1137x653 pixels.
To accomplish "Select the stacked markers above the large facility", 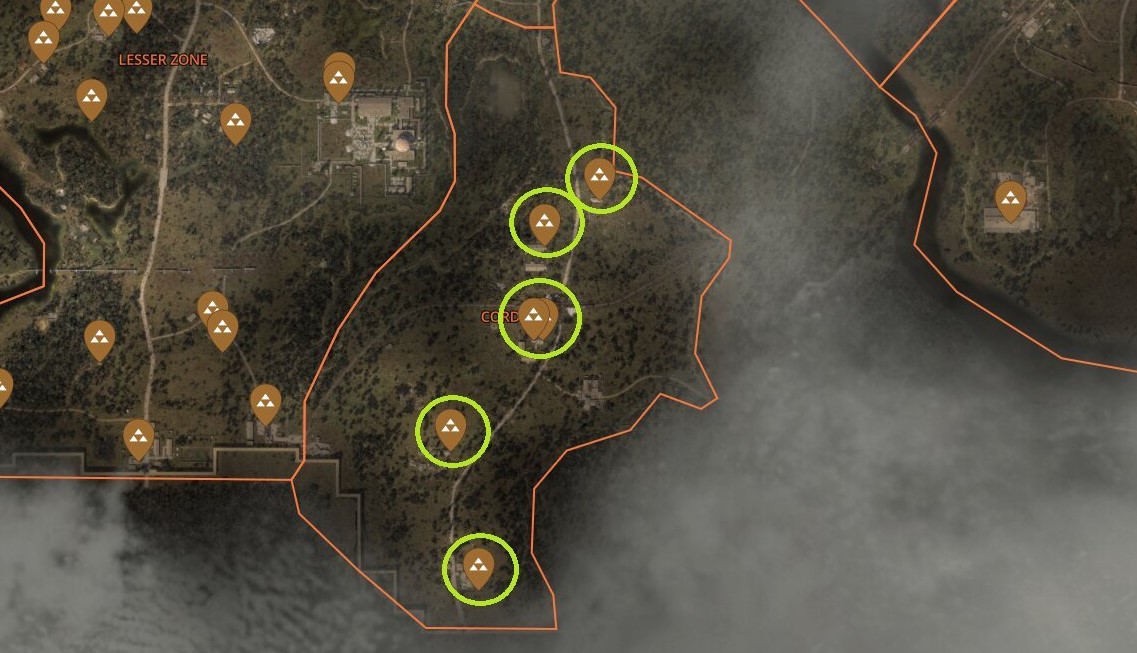I will [x=339, y=78].
